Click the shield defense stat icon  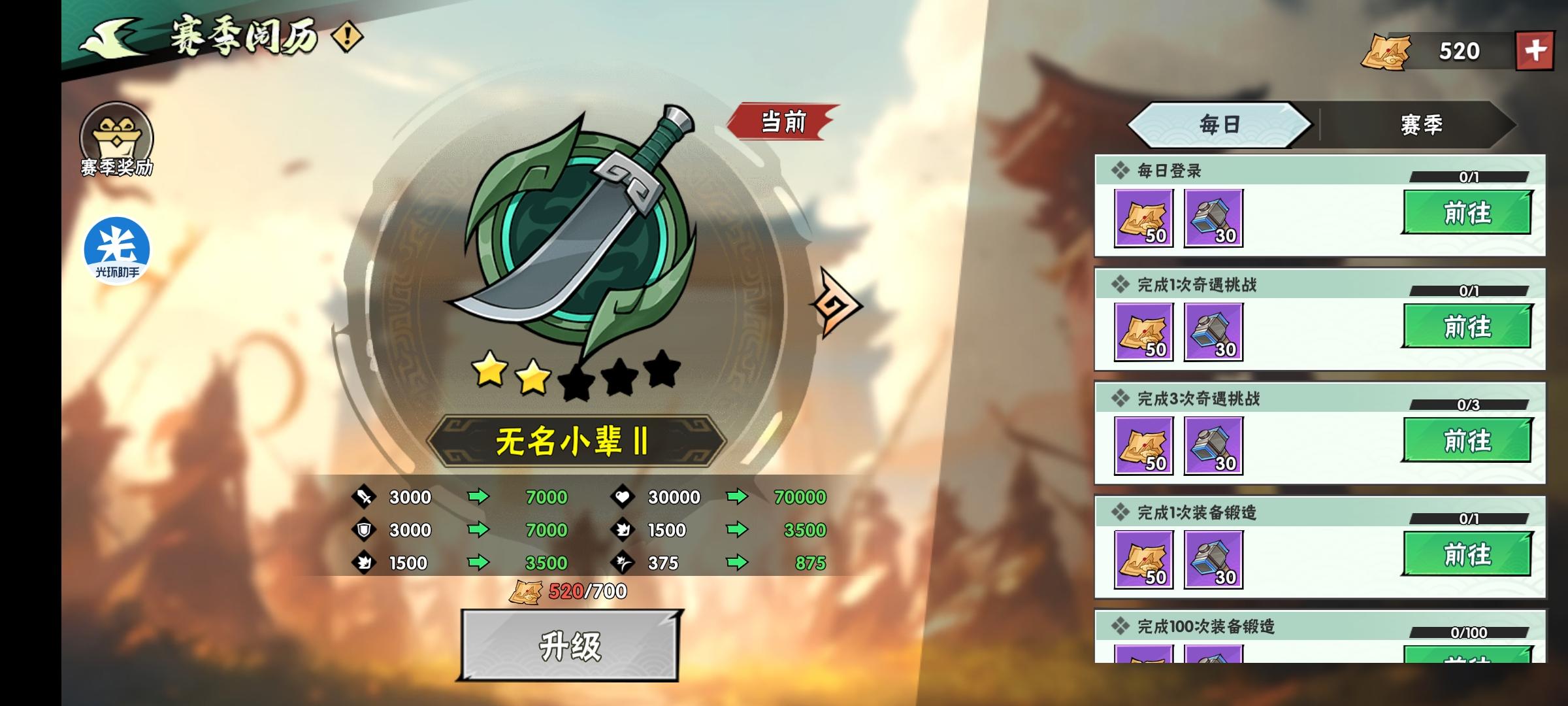363,530
